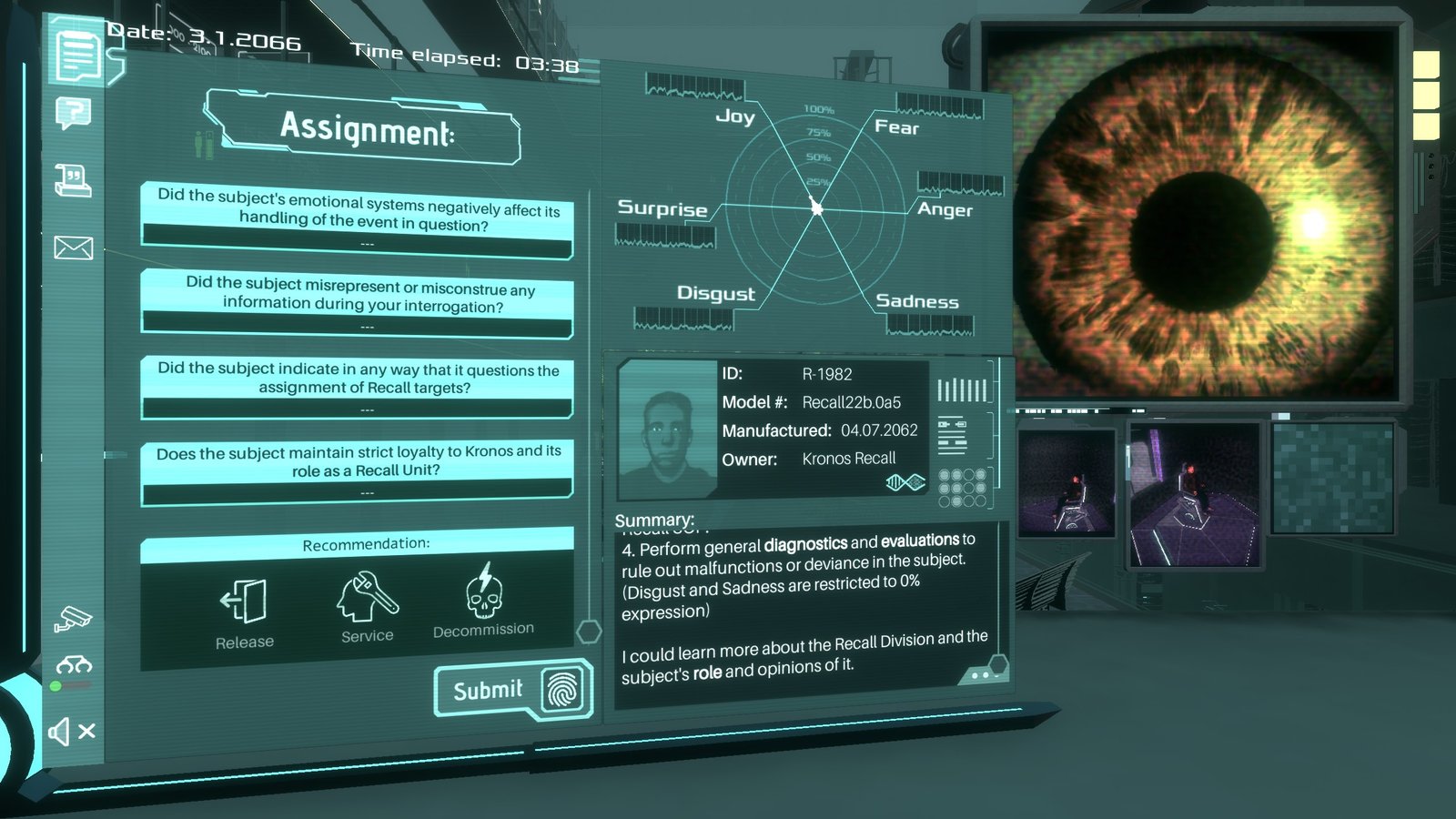Image resolution: width=1456 pixels, height=819 pixels.
Task: Open the assignment document tab
Action: [77, 56]
